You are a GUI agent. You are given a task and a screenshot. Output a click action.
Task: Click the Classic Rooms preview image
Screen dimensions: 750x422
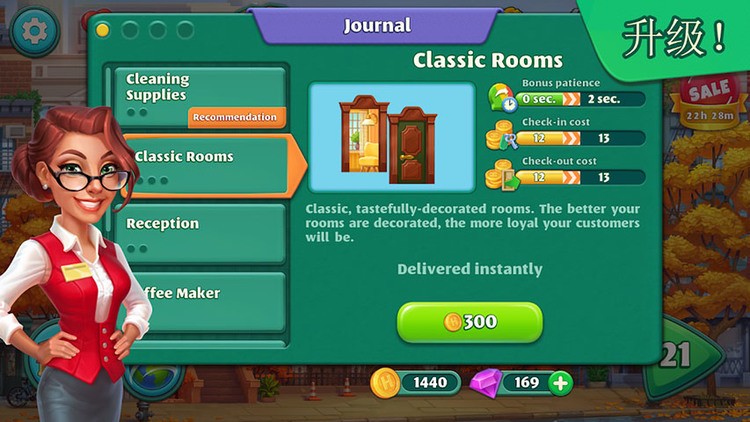click(x=391, y=137)
